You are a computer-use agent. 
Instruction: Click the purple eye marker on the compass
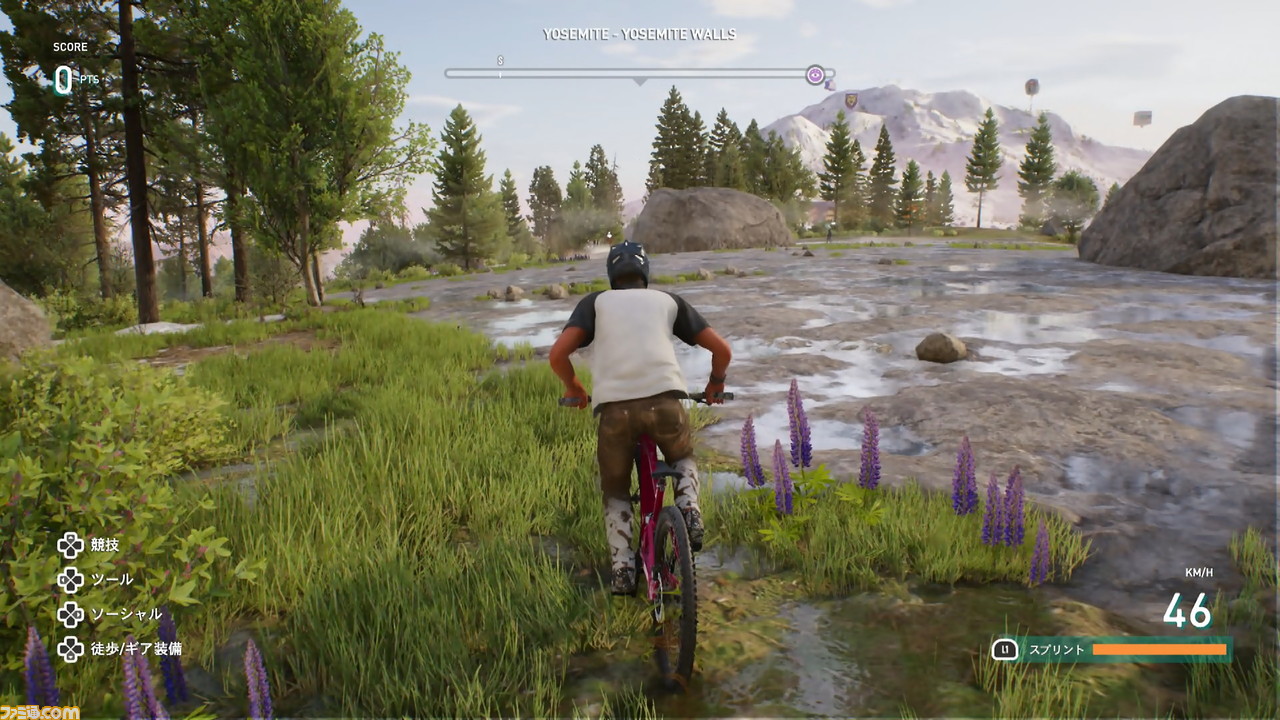click(816, 74)
